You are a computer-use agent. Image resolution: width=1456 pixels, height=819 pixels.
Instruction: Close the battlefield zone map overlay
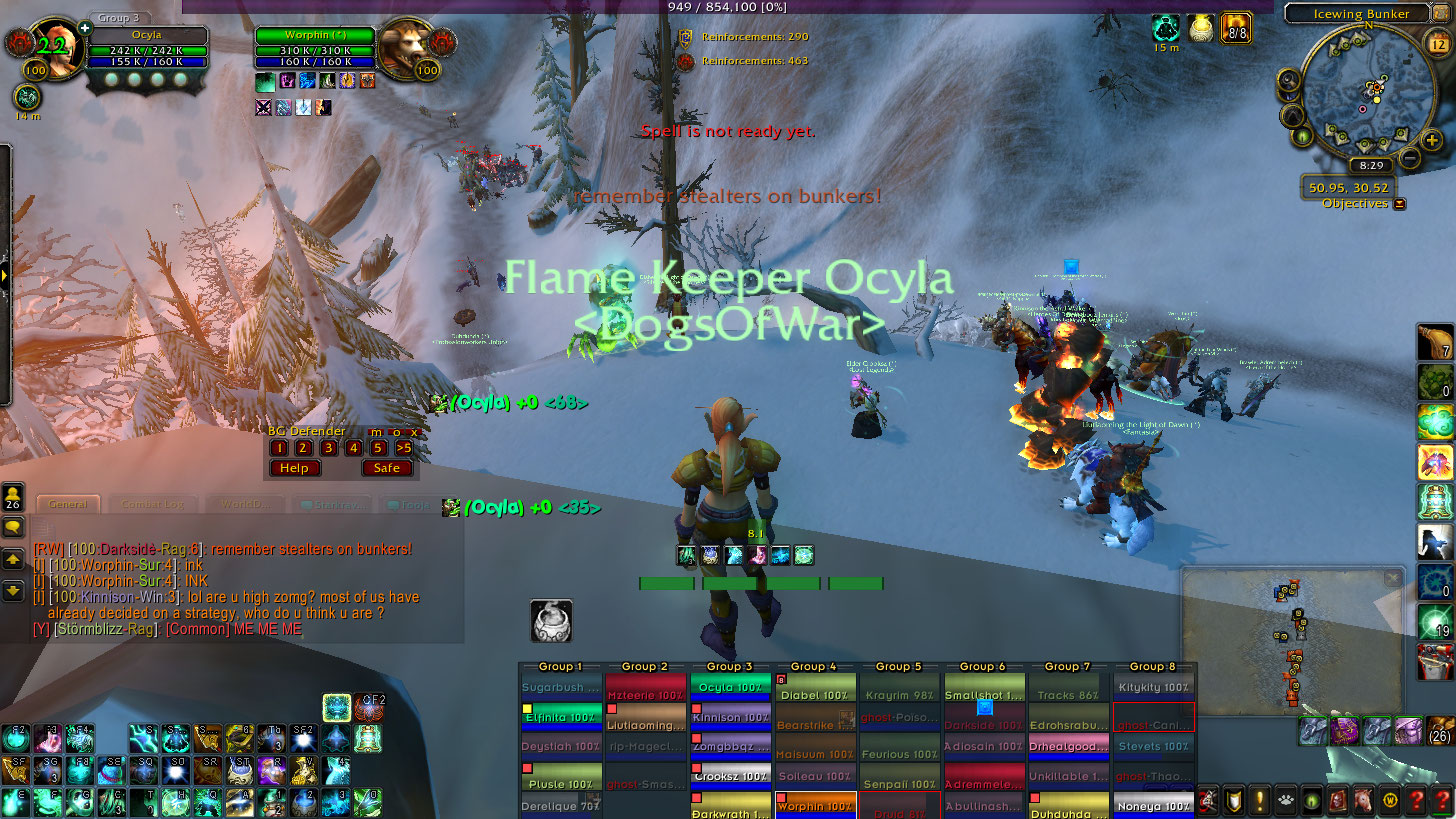coord(1392,579)
